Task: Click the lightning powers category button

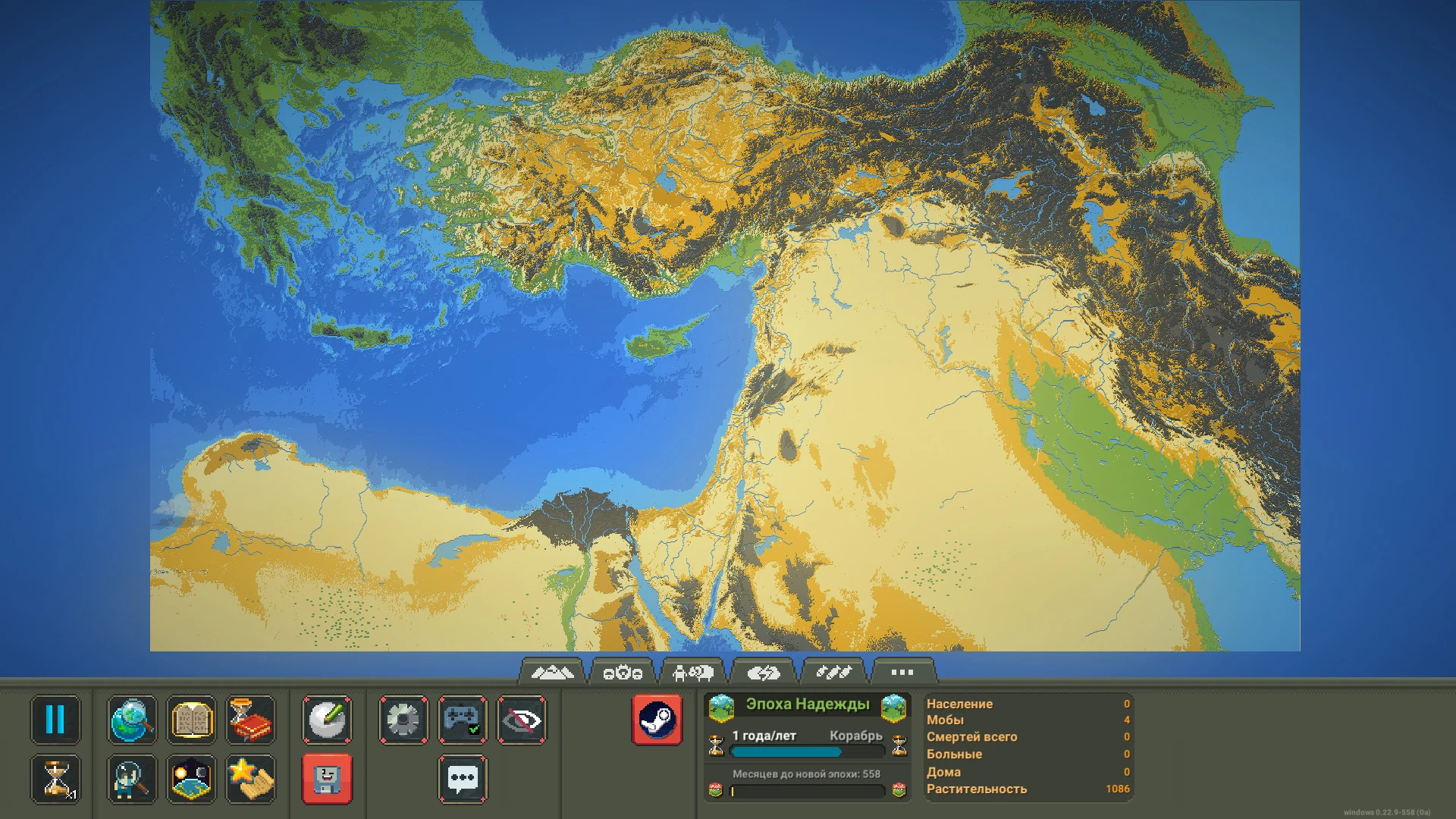Action: tap(764, 670)
